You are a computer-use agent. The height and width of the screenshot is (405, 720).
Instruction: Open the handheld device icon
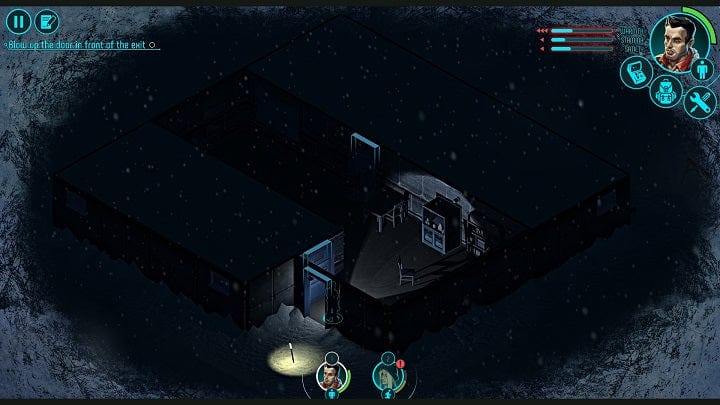[634, 71]
